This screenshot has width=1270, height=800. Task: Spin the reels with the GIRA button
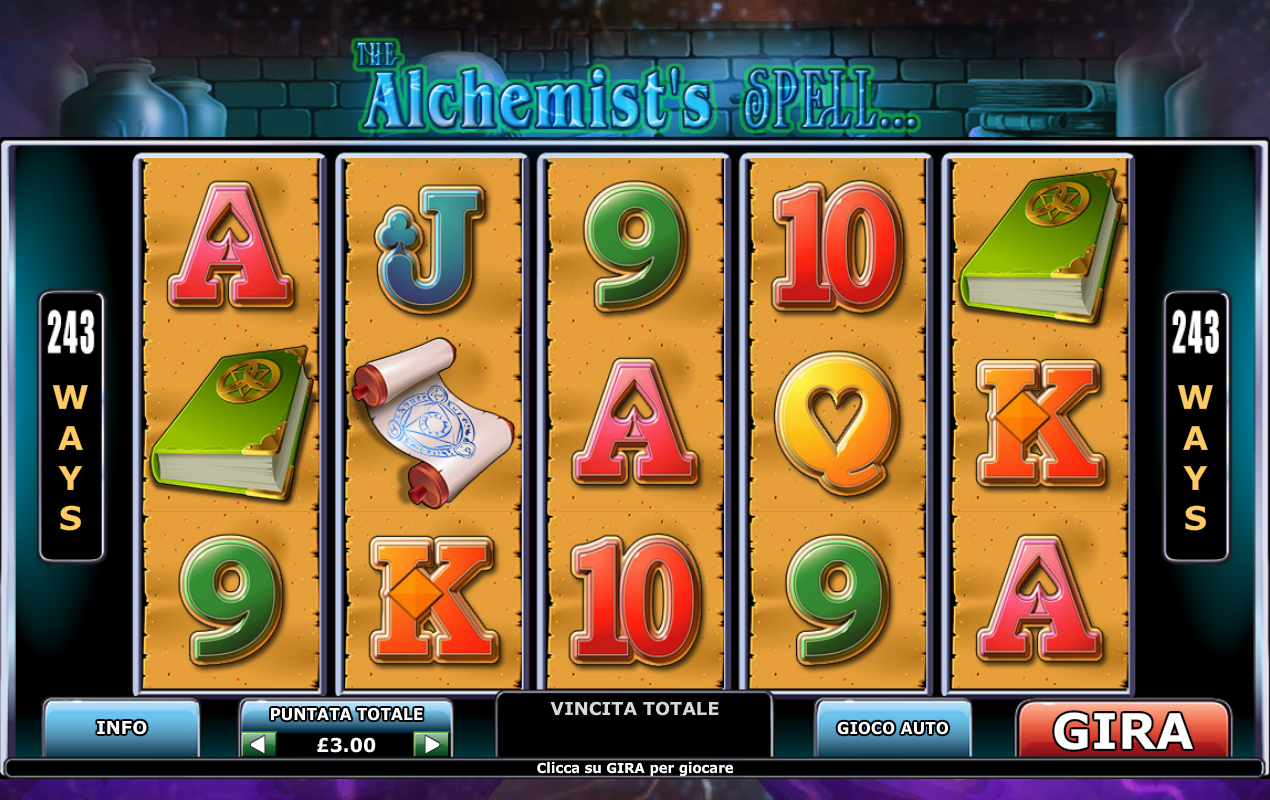click(1123, 730)
